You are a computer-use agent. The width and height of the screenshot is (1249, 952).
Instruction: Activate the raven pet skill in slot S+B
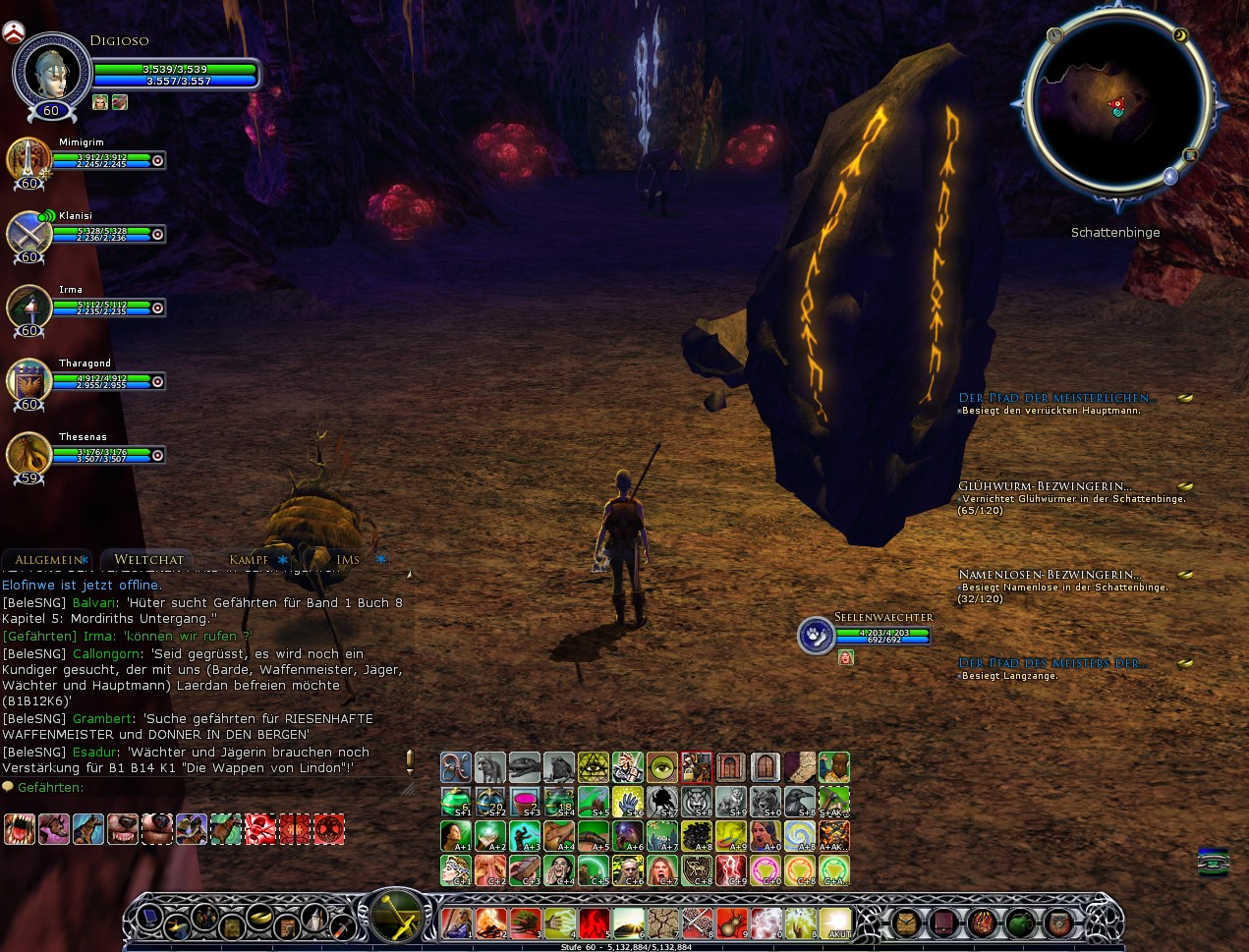[800, 802]
